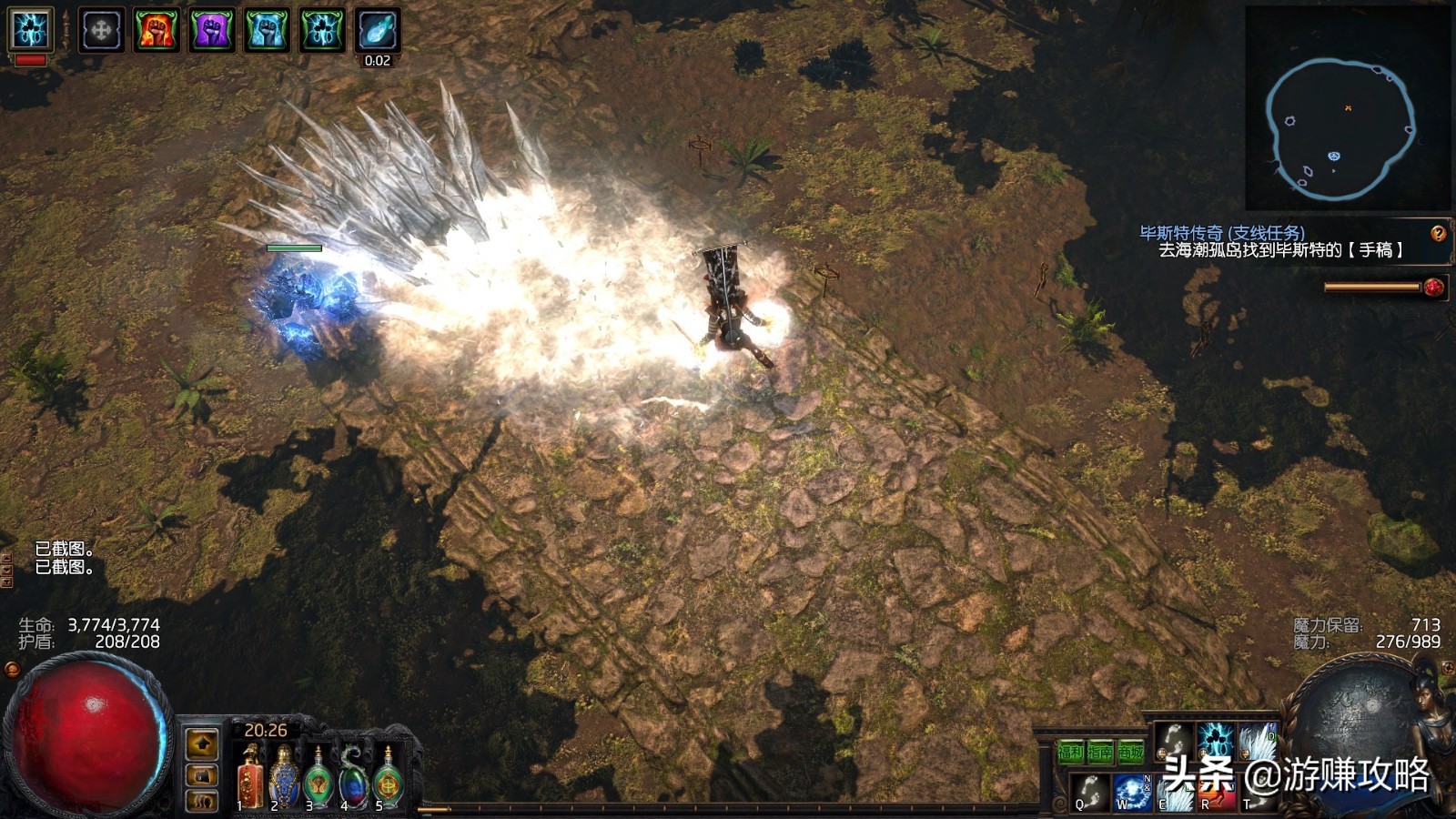Open quest help for 毕斯特传奇 side quest

coord(1438,234)
